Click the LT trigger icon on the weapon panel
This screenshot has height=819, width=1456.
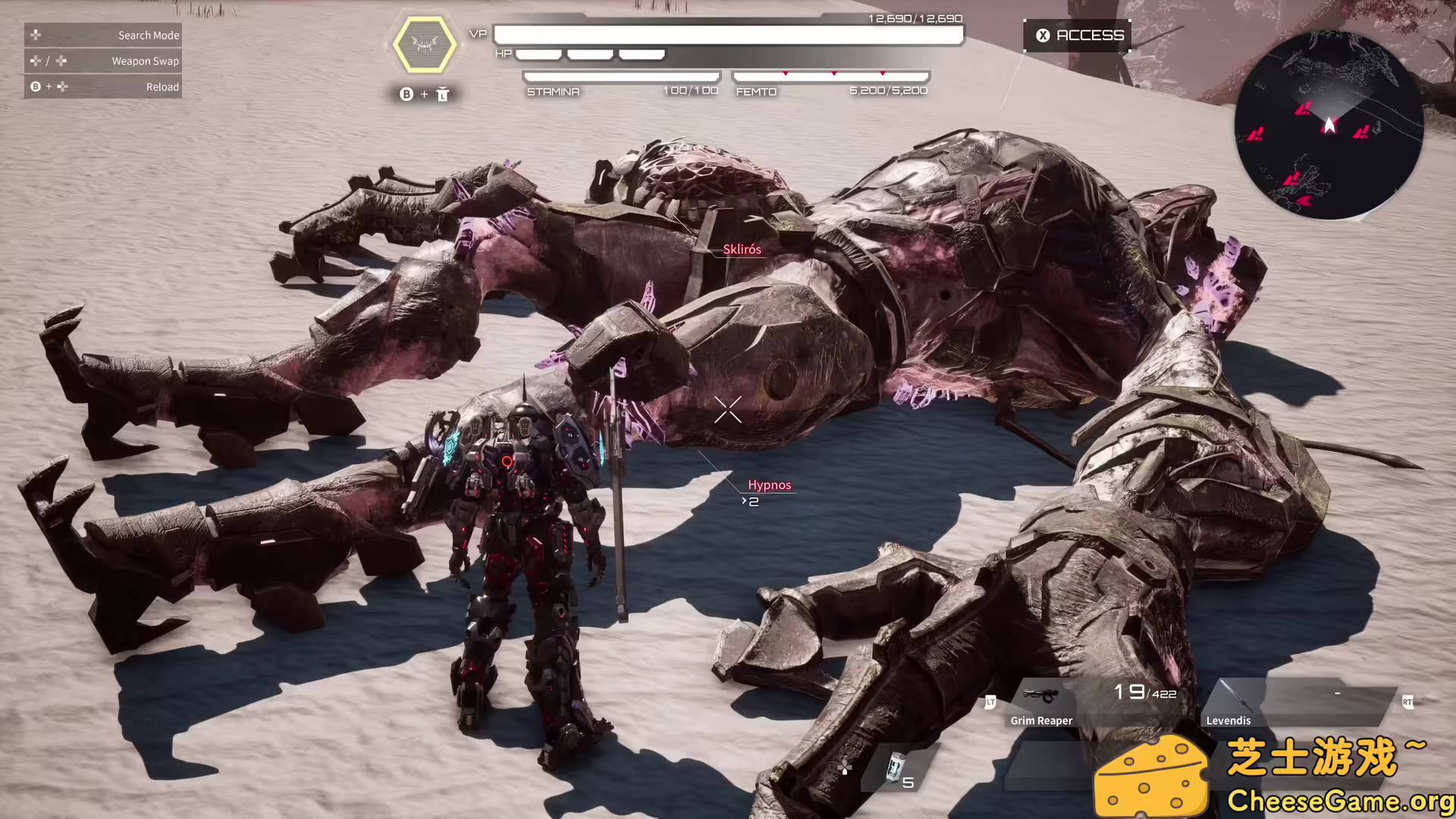pos(991,703)
